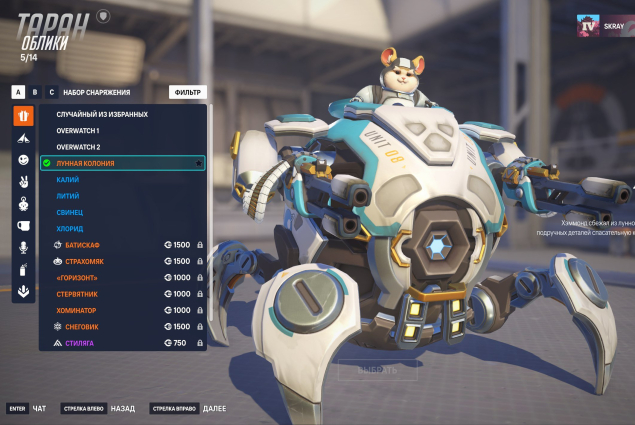
Task: Select the Overwatch 1 skin
Action: pos(78,130)
